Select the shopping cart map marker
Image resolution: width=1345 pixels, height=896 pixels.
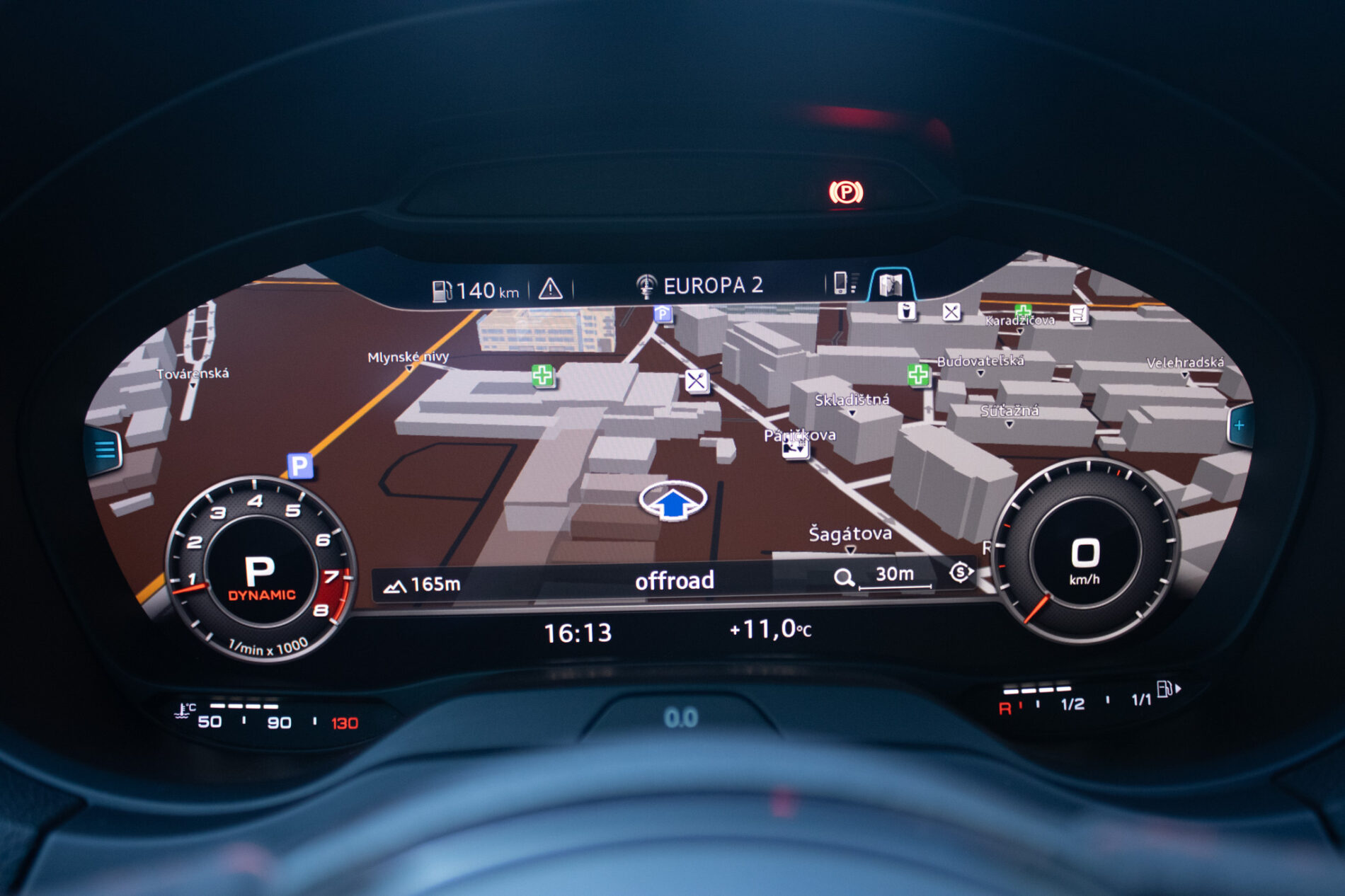click(x=1078, y=314)
